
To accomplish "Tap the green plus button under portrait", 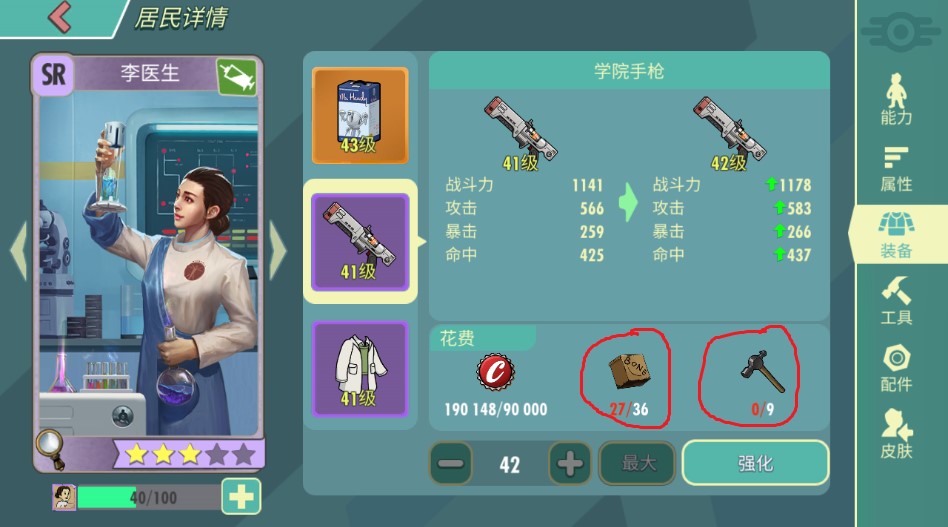I will click(241, 497).
